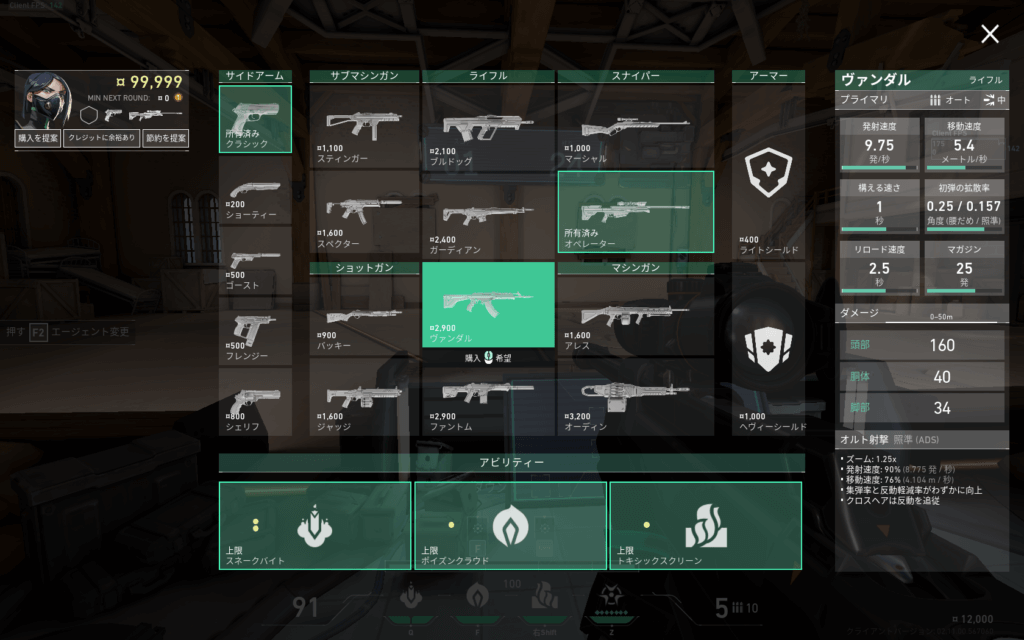
Task: Select the オペレーター sniper rifle
Action: point(635,212)
